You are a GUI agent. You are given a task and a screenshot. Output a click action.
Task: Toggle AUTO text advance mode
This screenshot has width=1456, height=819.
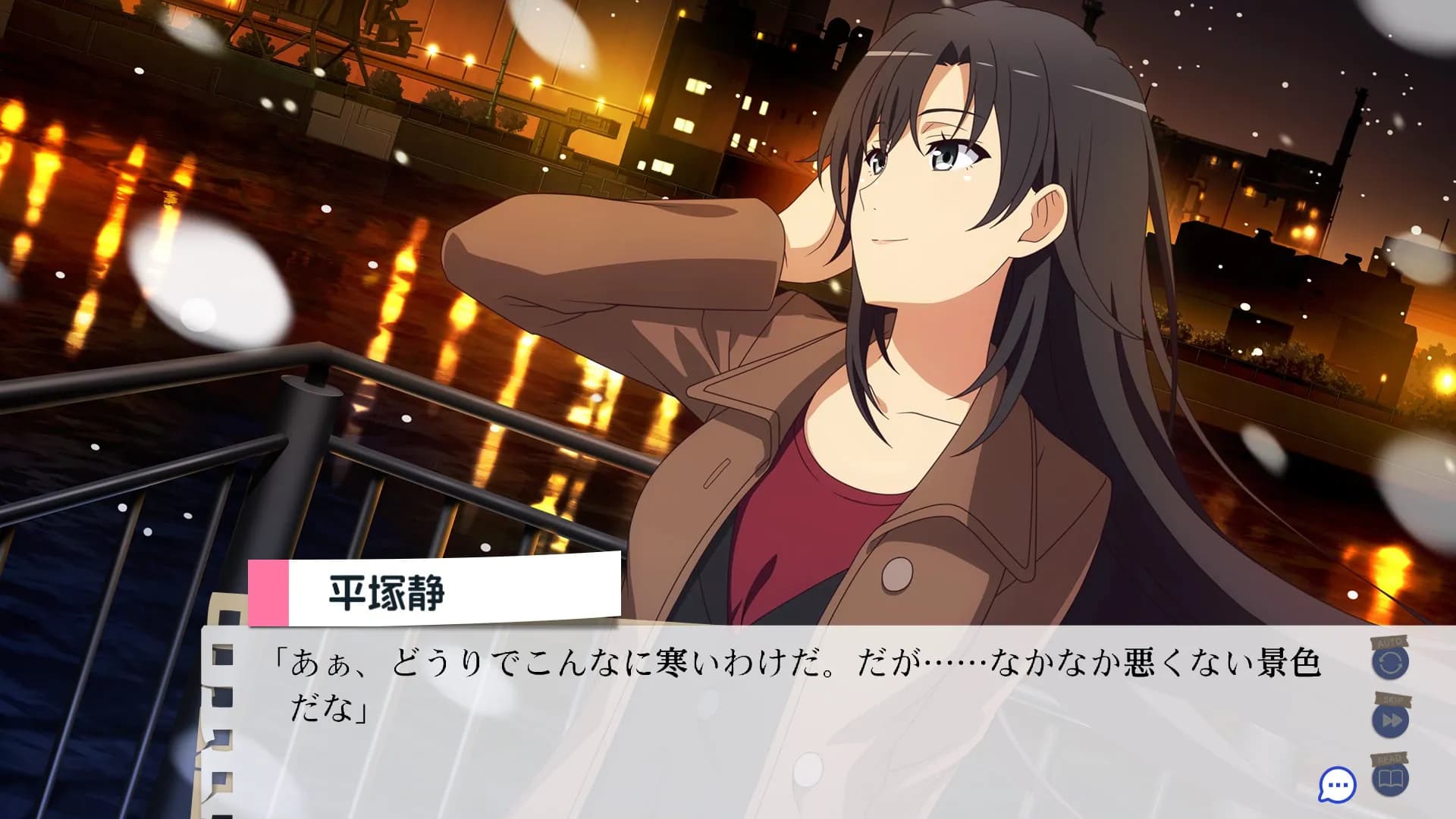point(1390,663)
